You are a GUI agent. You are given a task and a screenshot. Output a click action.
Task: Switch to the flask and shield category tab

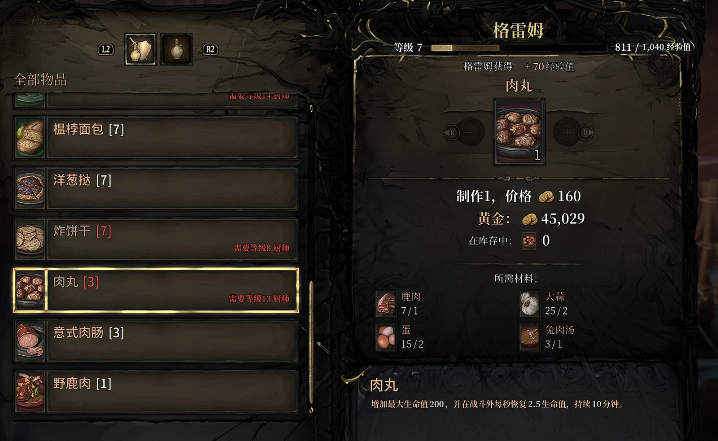[139, 50]
